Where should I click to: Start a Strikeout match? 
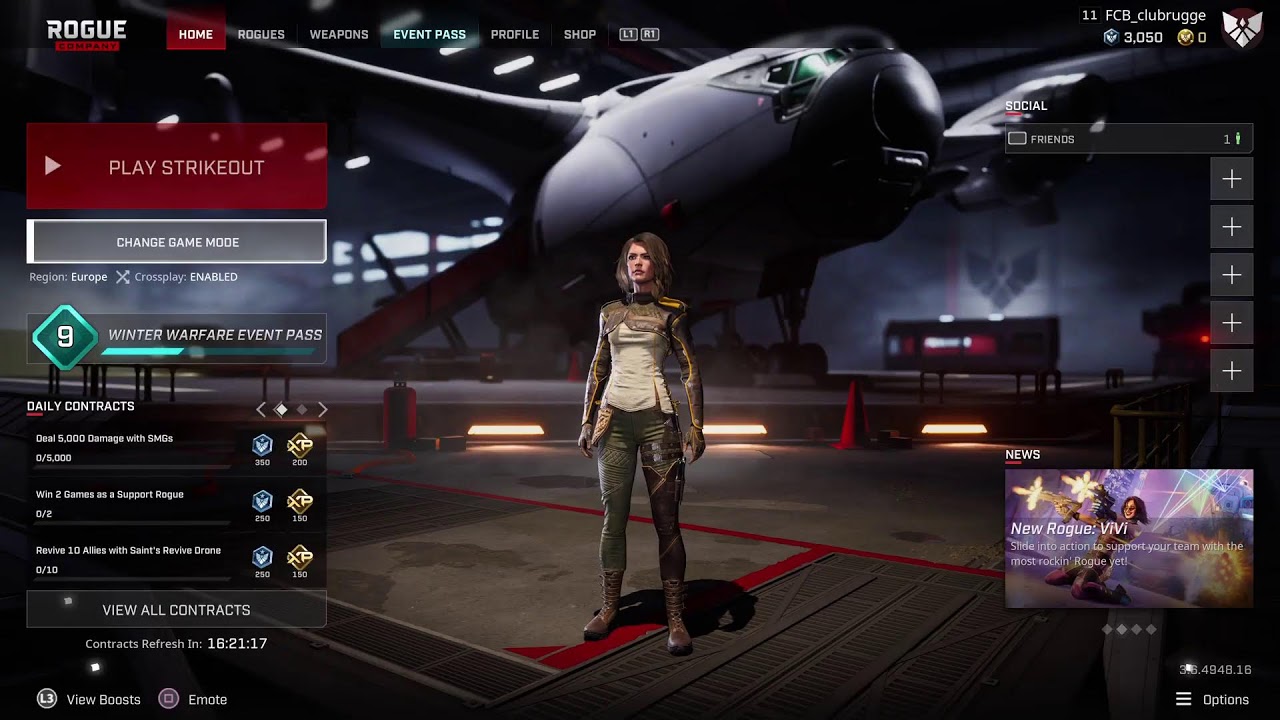(x=176, y=167)
